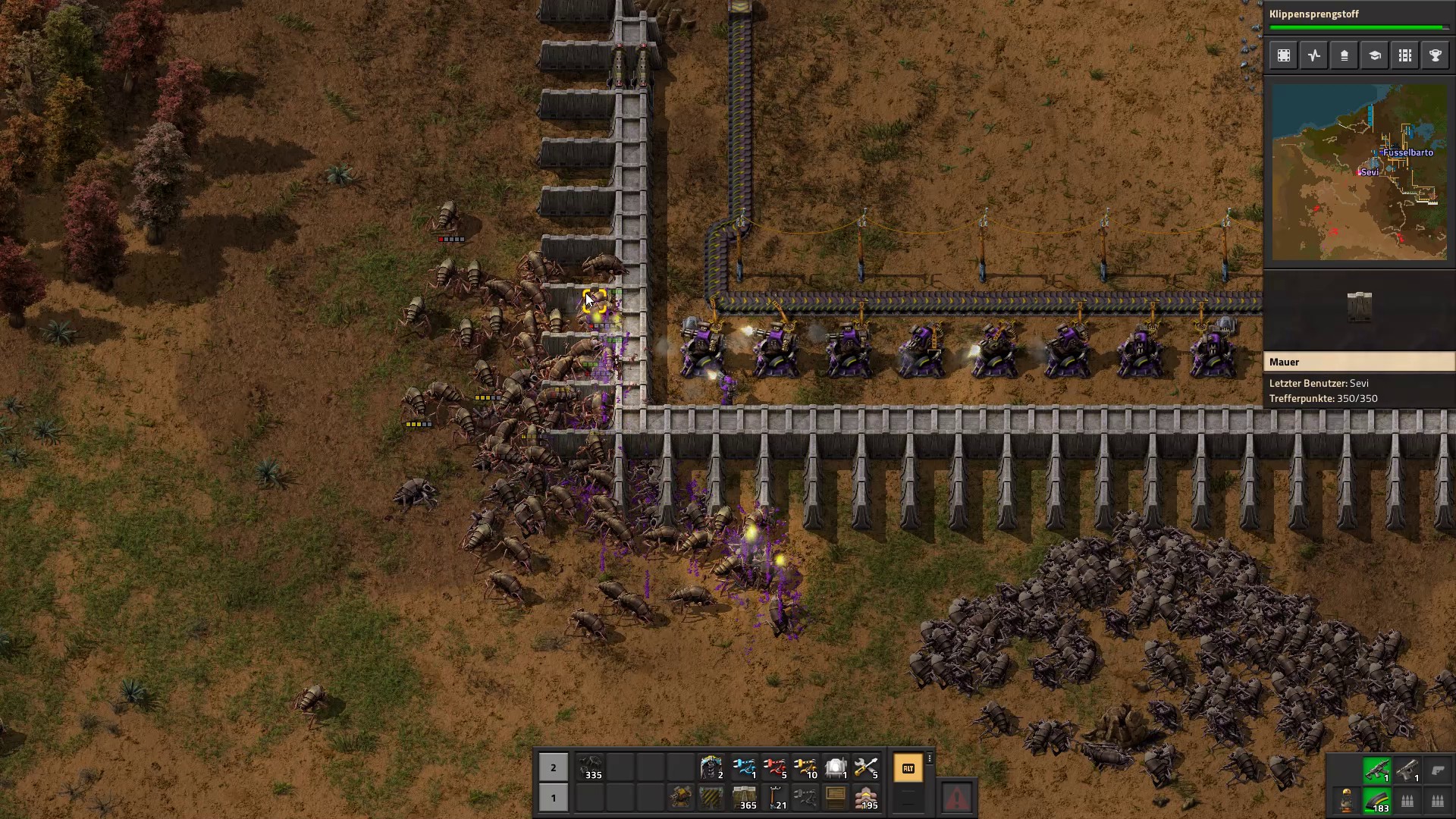Toggle the orange ALT mode button
The image size is (1456, 819).
(x=908, y=768)
